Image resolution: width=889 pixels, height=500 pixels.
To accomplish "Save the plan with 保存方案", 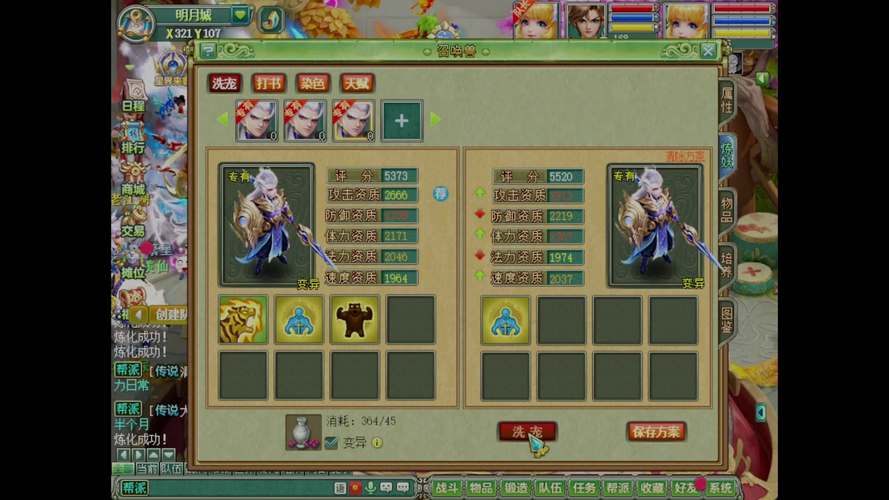I will click(656, 431).
